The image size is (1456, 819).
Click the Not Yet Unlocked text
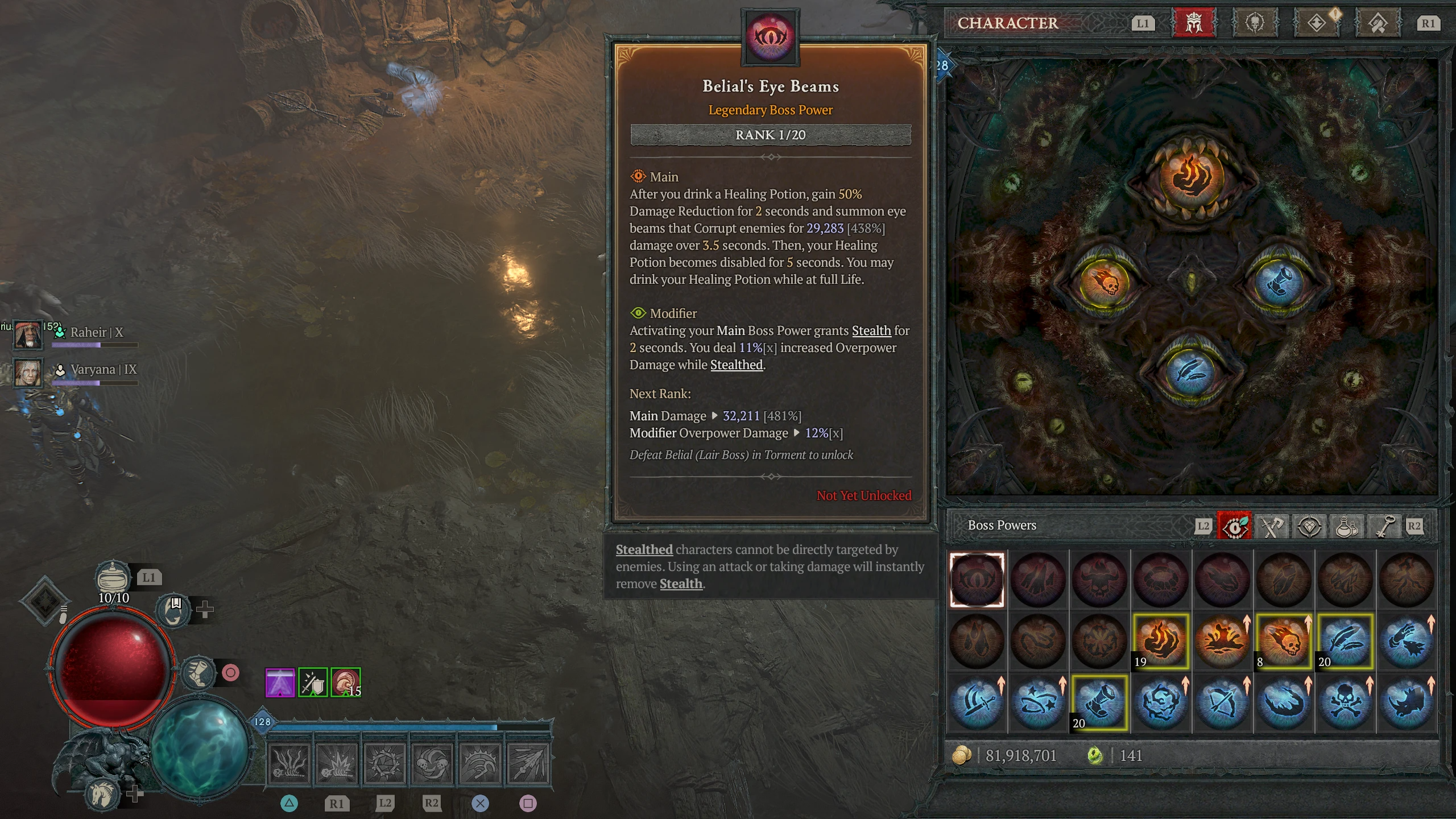point(863,495)
